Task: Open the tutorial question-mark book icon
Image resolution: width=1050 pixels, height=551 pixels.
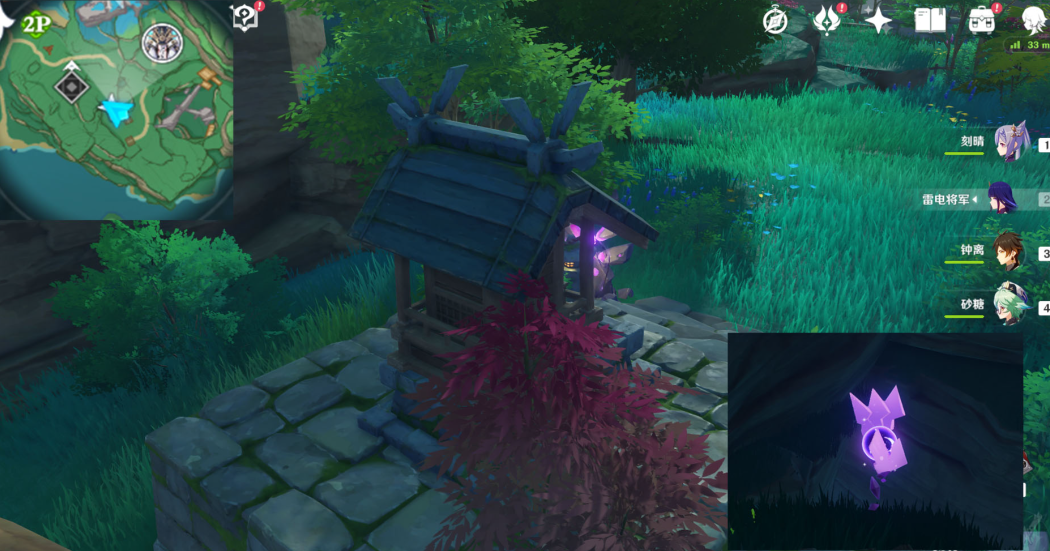Action: pyautogui.click(x=245, y=17)
